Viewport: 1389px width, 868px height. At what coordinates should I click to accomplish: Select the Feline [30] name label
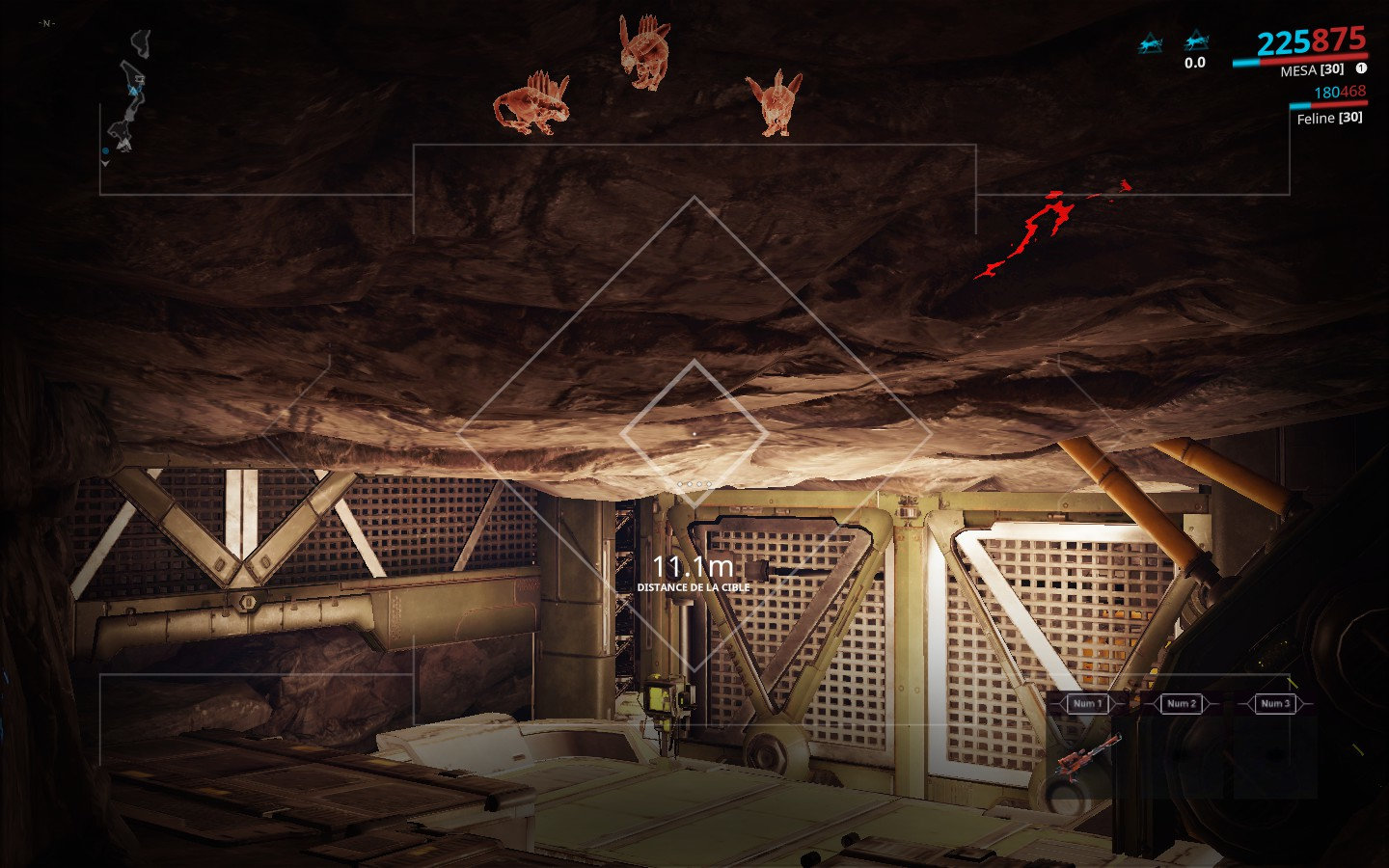[1330, 118]
